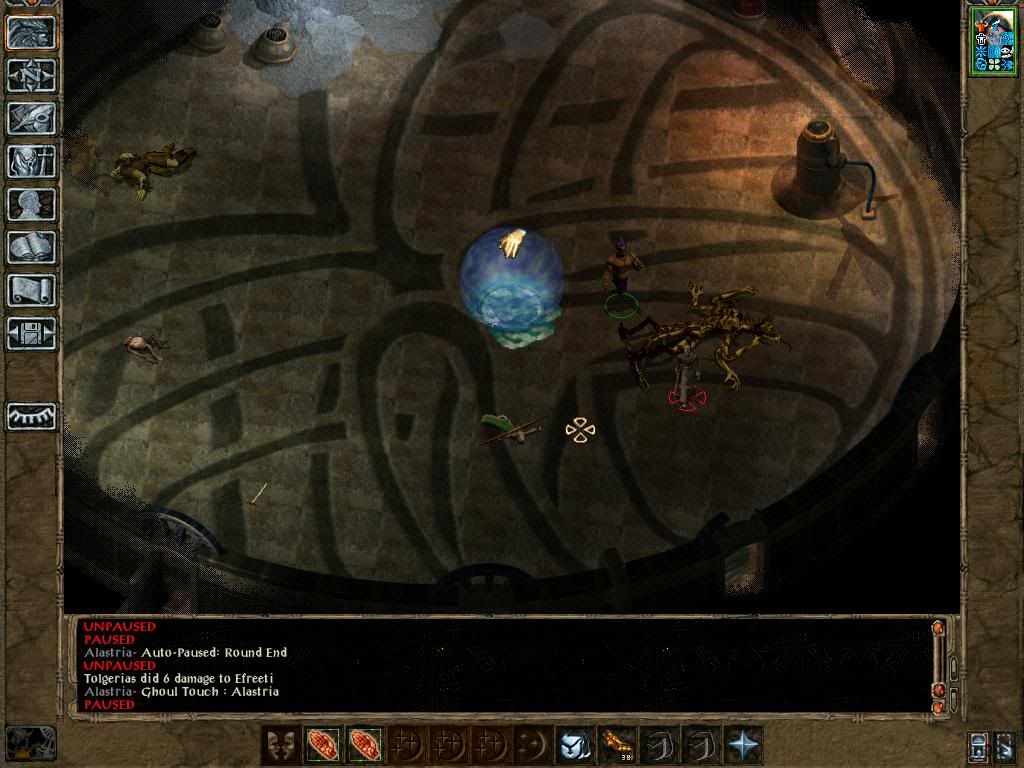Image resolution: width=1024 pixels, height=768 pixels.
Task: Select Alastria's party portrait
Action: coord(992,43)
